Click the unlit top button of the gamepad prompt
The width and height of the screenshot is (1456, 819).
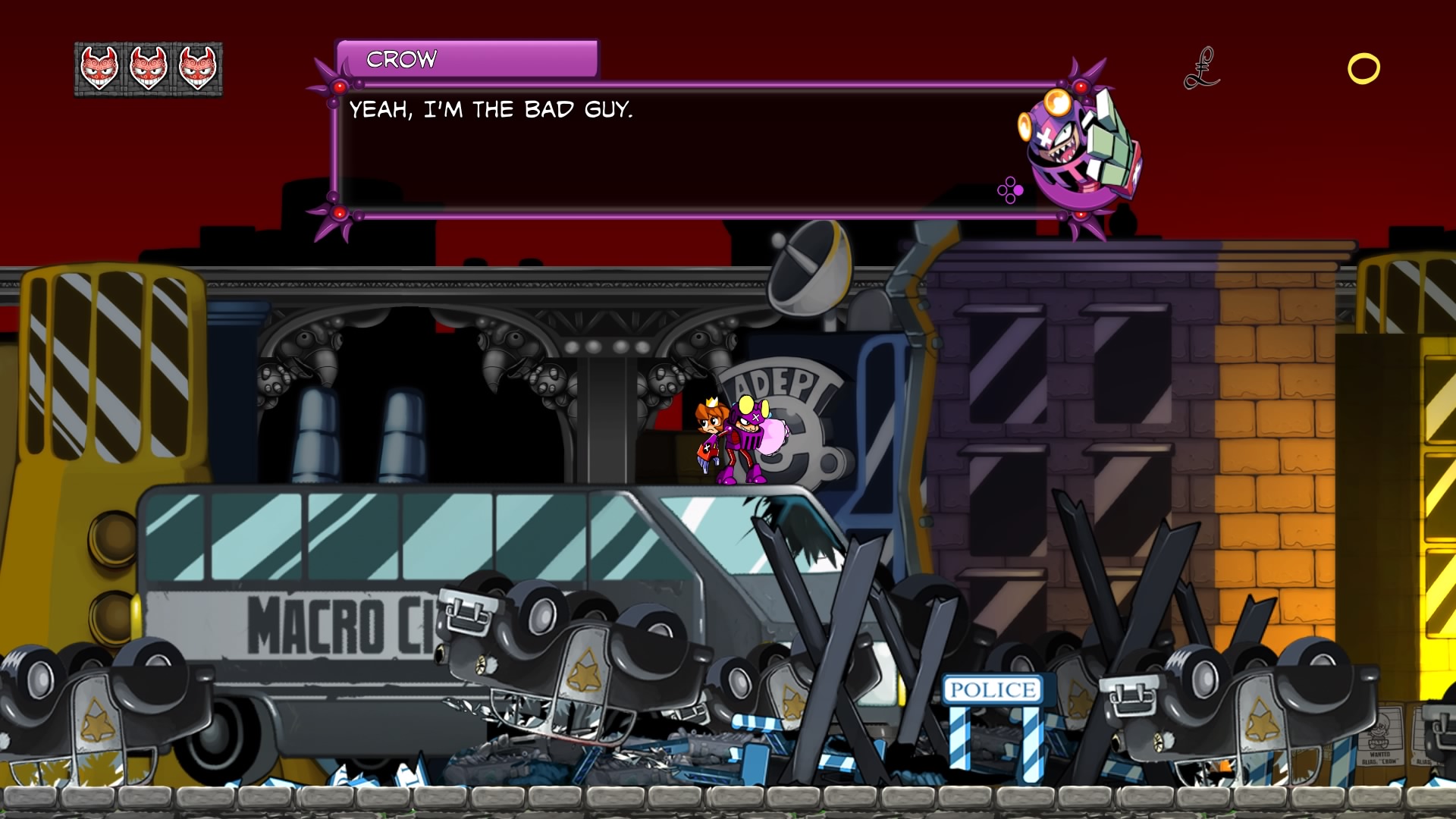pyautogui.click(x=1010, y=181)
